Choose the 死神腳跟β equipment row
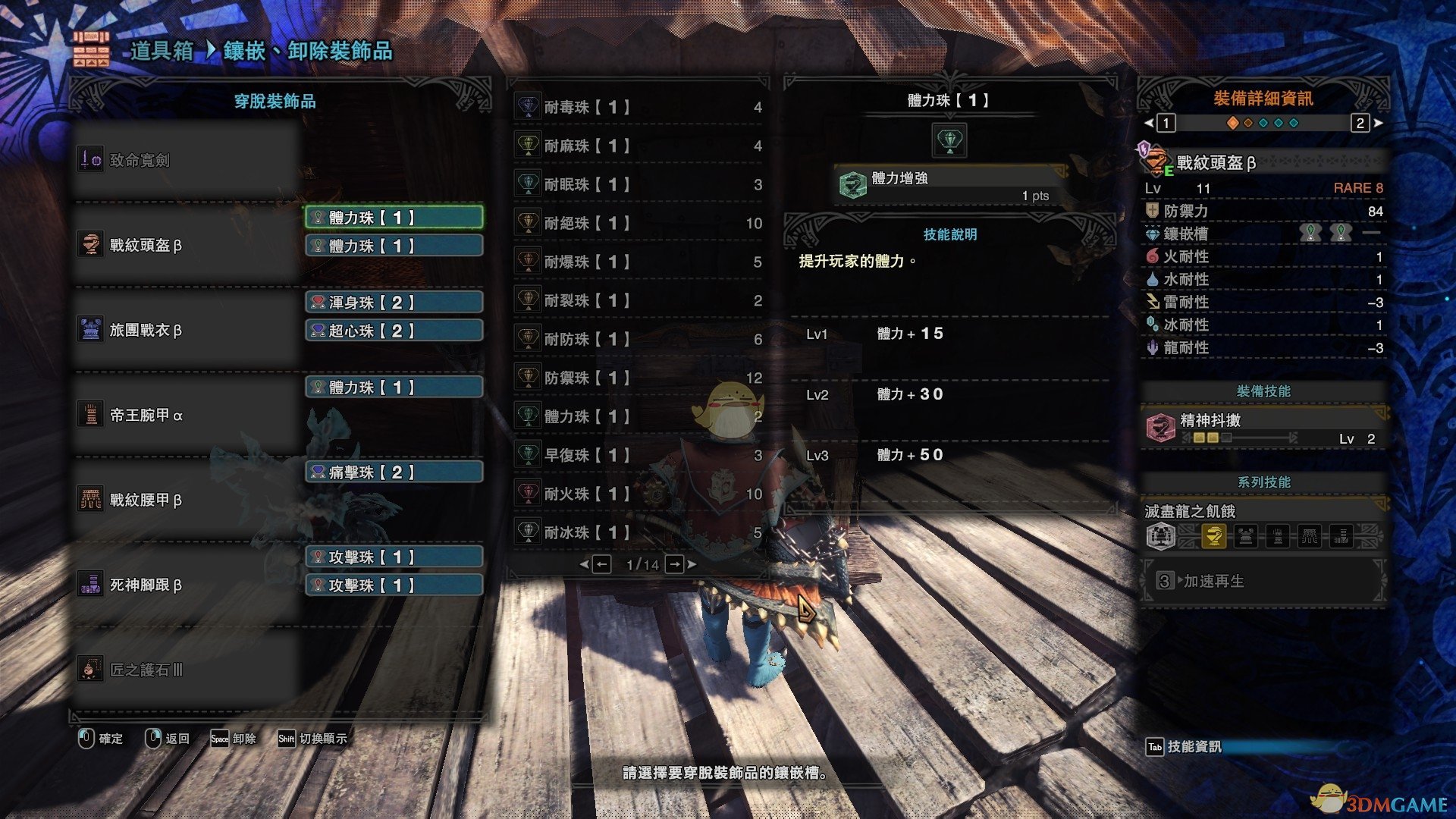Screen dimensions: 1456x819 [x=187, y=585]
